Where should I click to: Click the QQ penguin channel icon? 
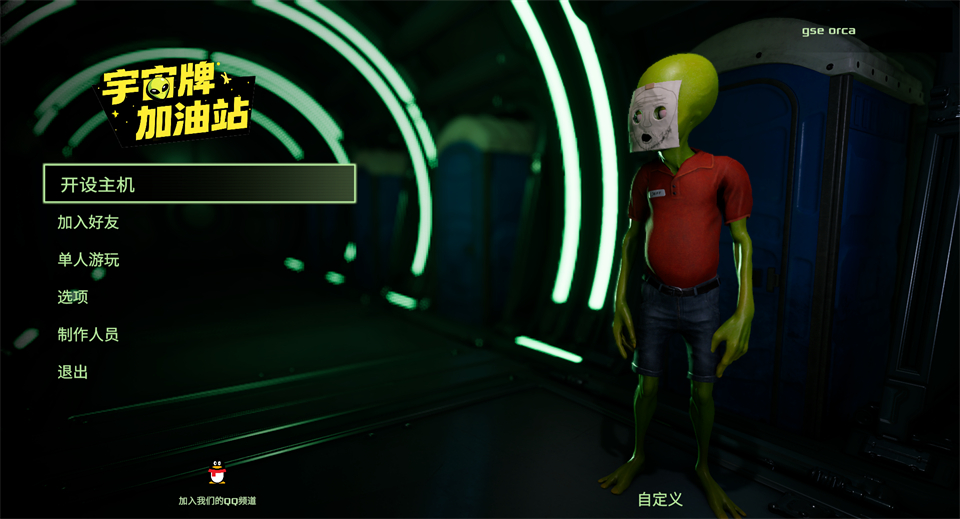point(217,473)
